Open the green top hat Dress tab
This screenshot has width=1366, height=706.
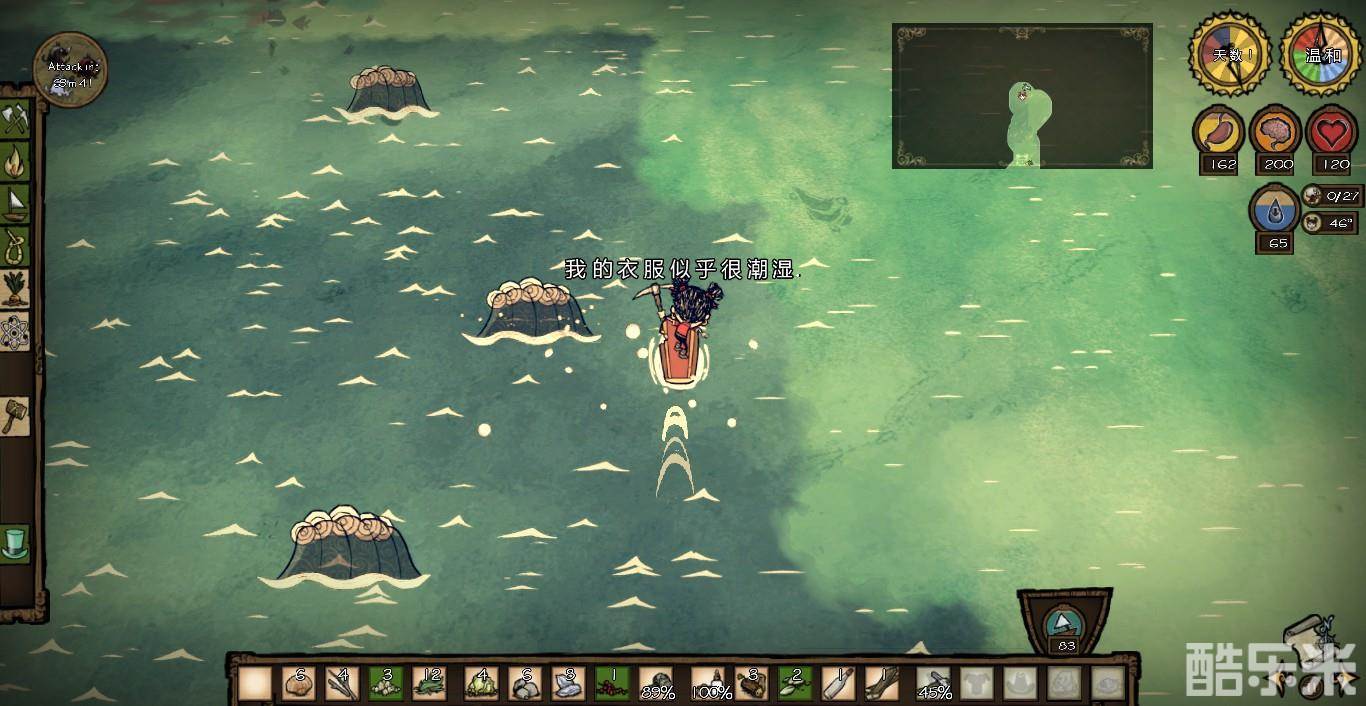click(x=15, y=544)
